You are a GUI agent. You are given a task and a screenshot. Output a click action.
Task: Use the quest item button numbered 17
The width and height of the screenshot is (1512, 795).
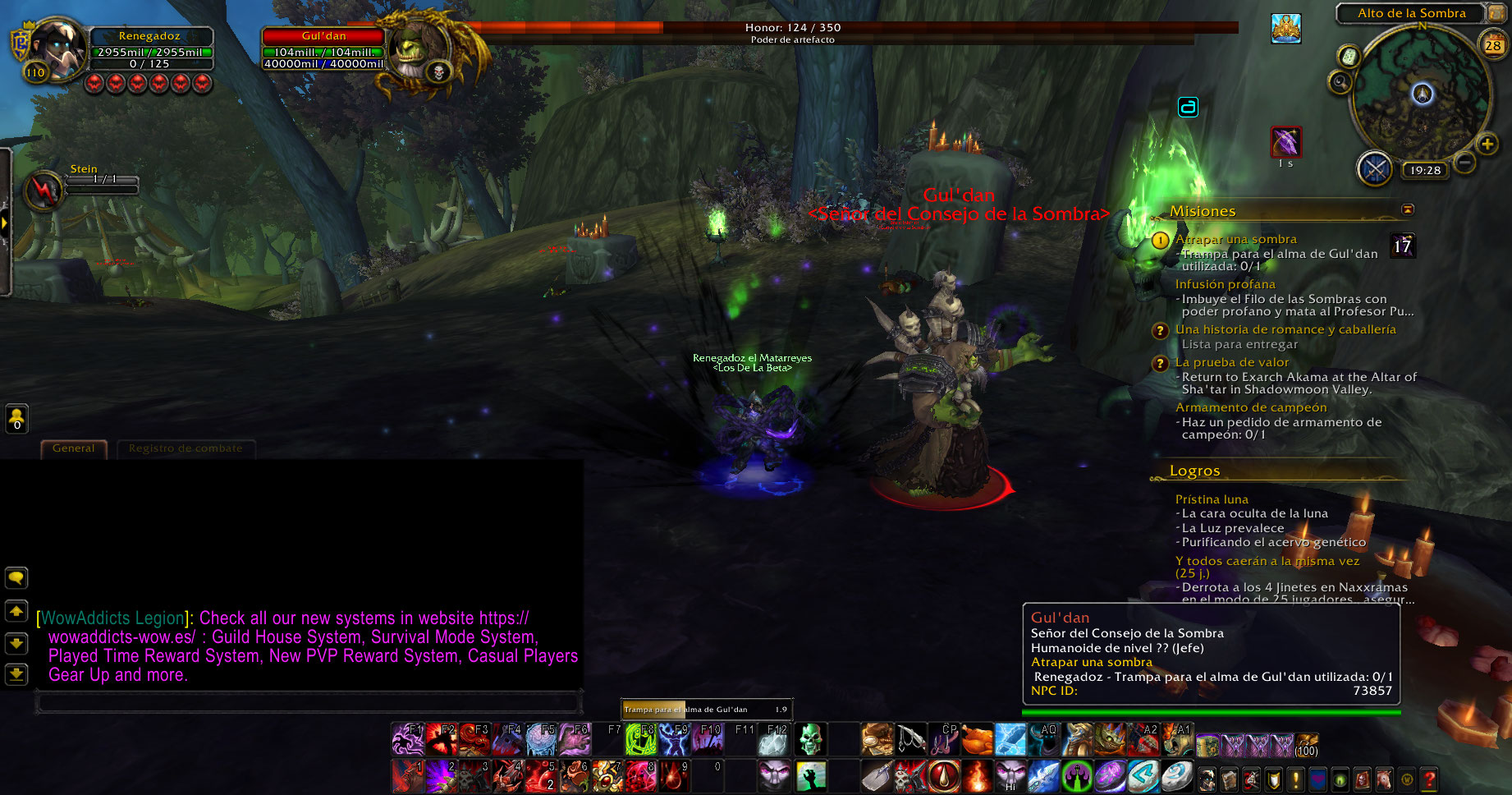(1403, 246)
